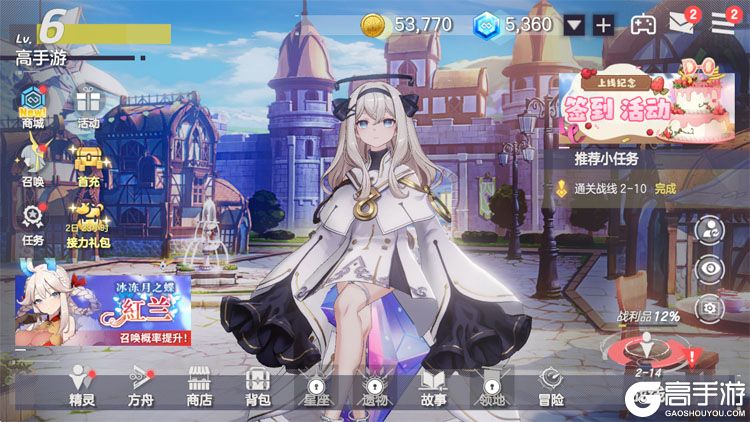Open the mail envelope icon
Screen dimensions: 750x422
point(682,24)
